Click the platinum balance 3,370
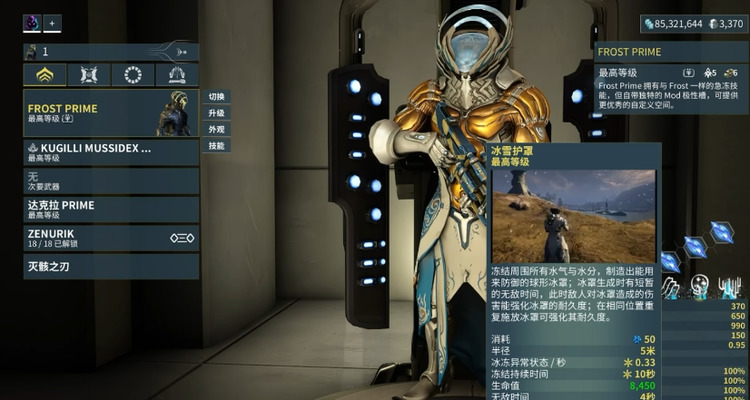 [725, 24]
